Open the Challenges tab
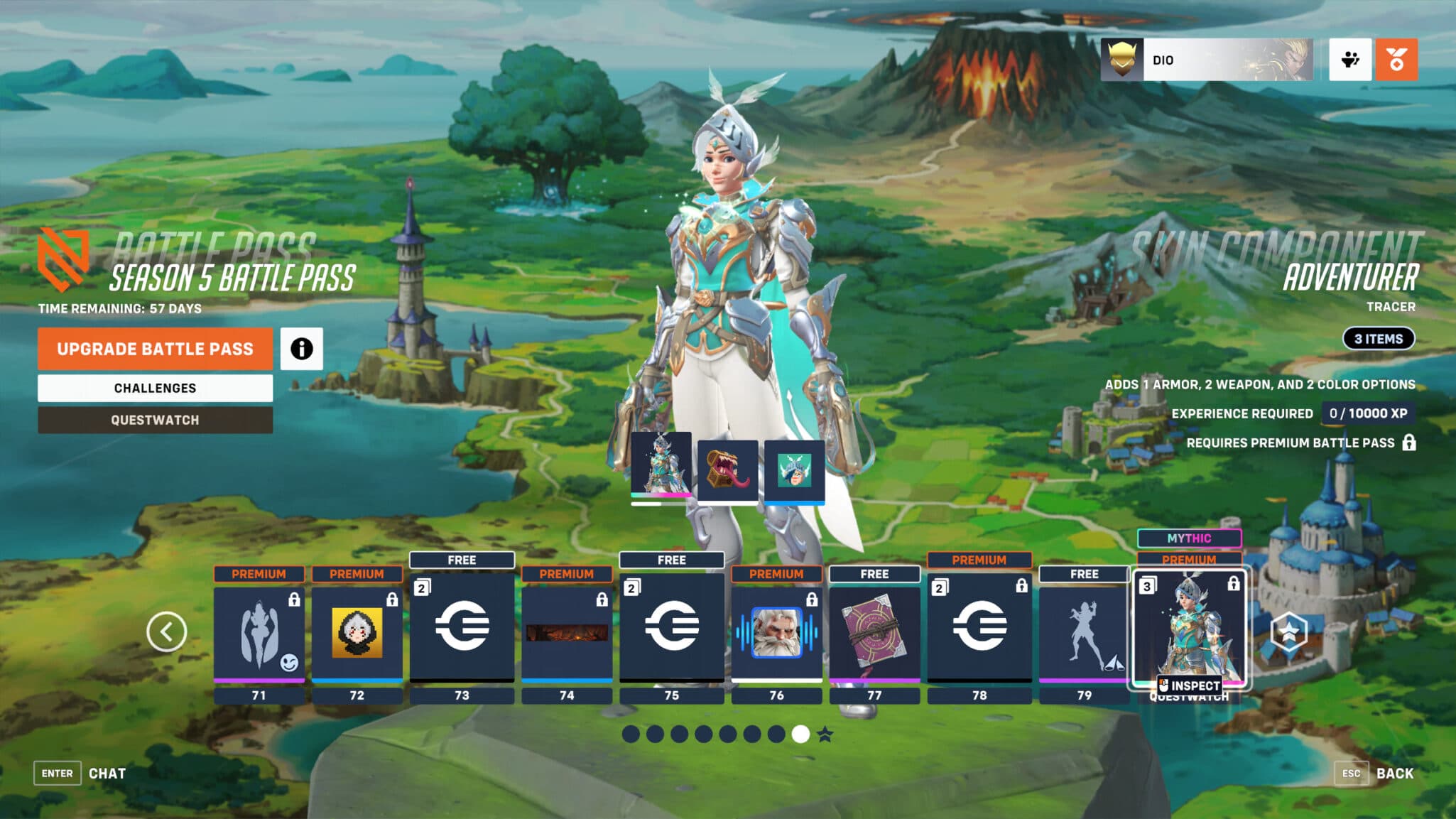Screen dimensions: 1456x819 [155, 388]
